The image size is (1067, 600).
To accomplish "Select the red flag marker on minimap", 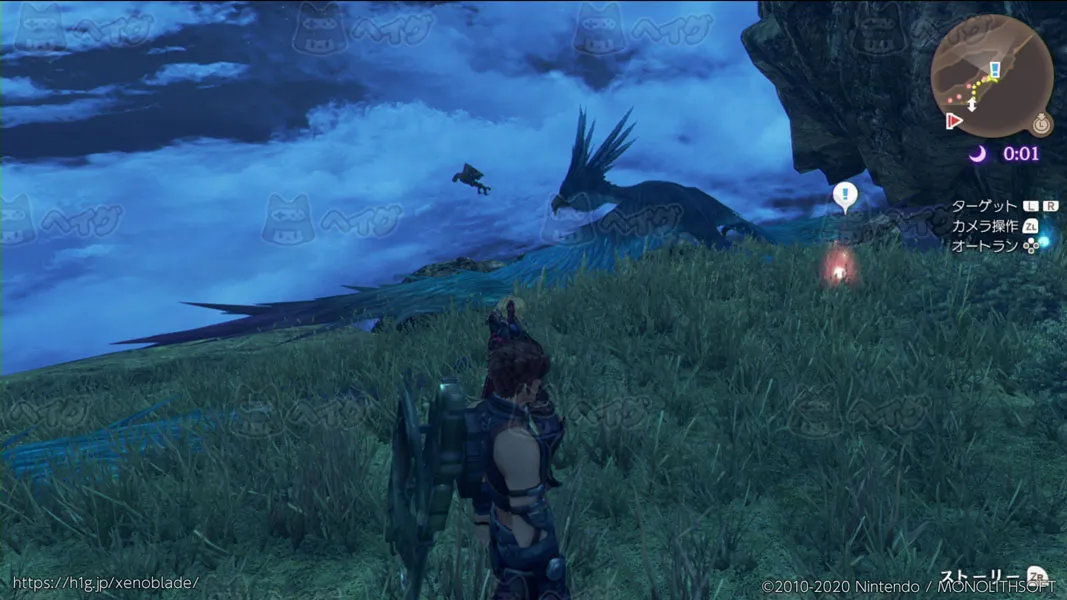I will (x=954, y=120).
